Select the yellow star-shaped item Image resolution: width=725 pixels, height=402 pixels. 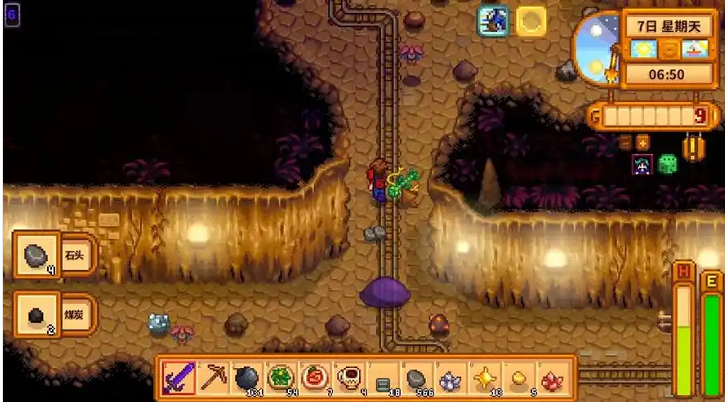(x=484, y=379)
